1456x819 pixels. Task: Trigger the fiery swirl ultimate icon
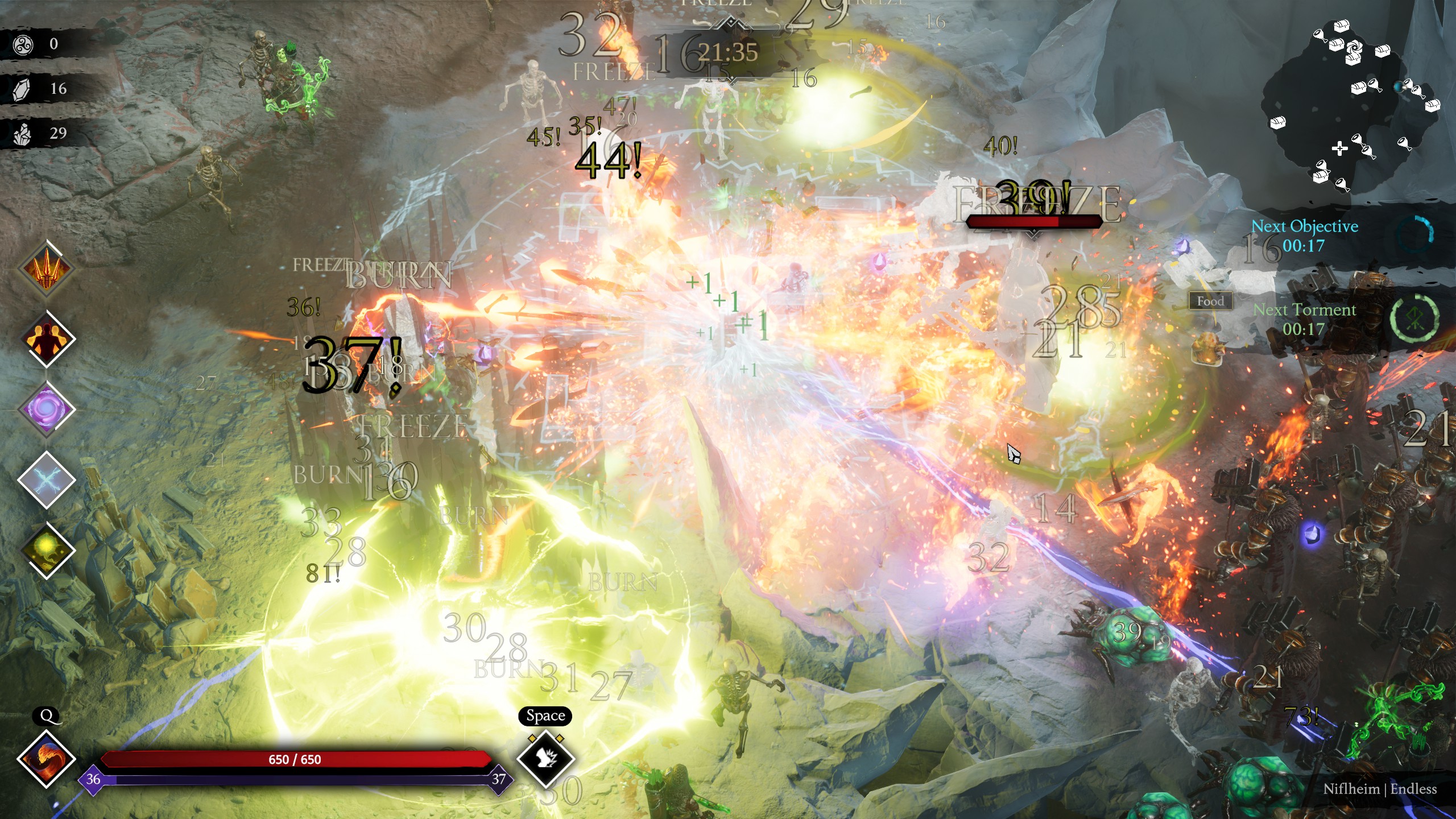coord(47,759)
